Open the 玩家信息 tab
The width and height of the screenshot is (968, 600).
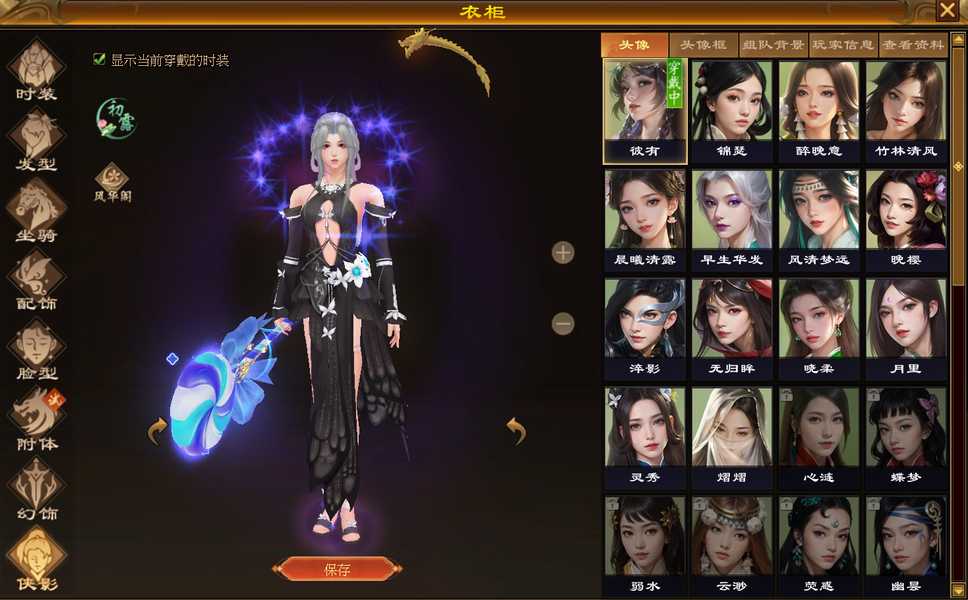click(x=843, y=45)
